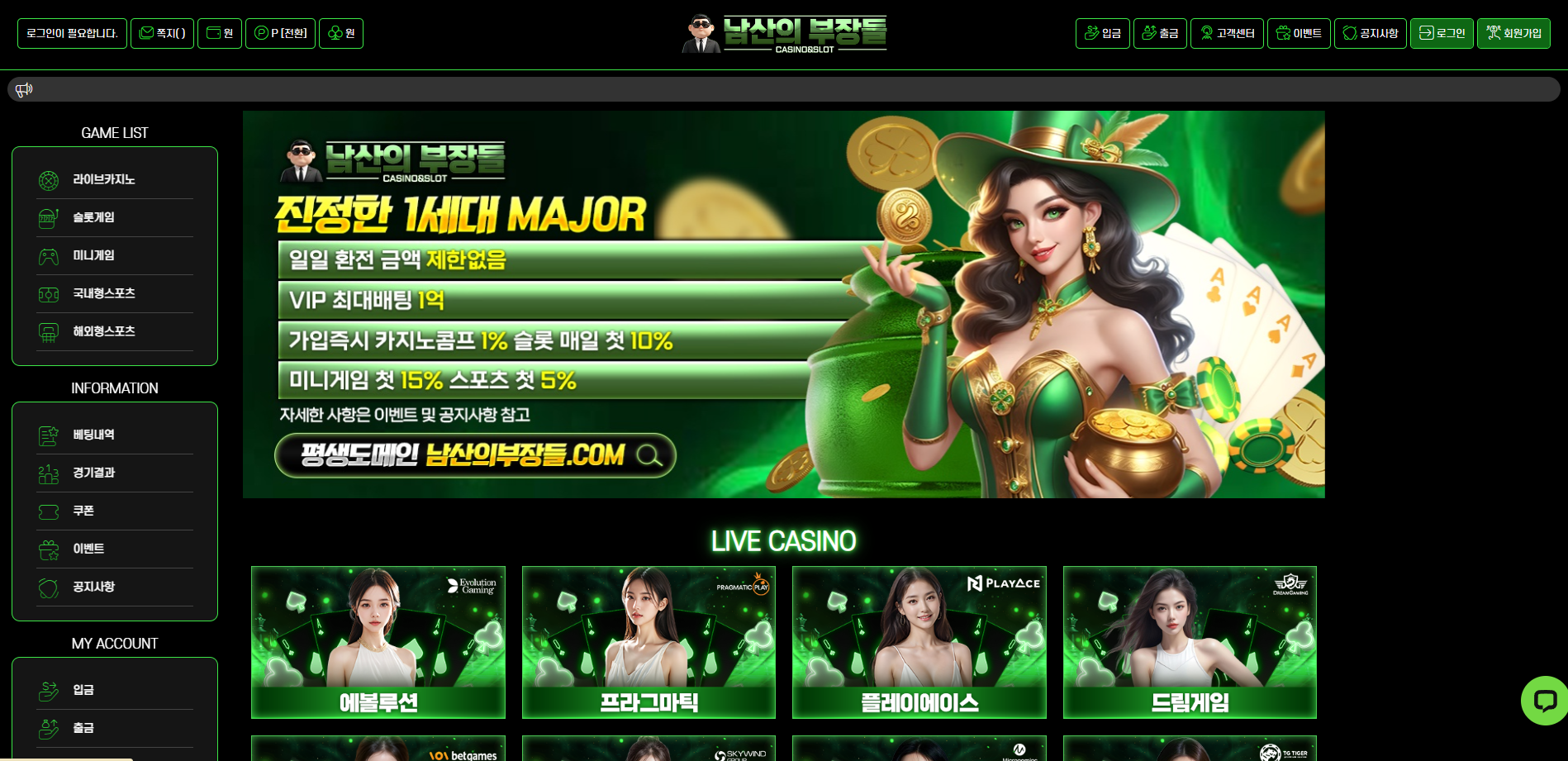This screenshot has height=761, width=1568.
Task: Click the P [전환] point conversion button
Action: pos(280,34)
